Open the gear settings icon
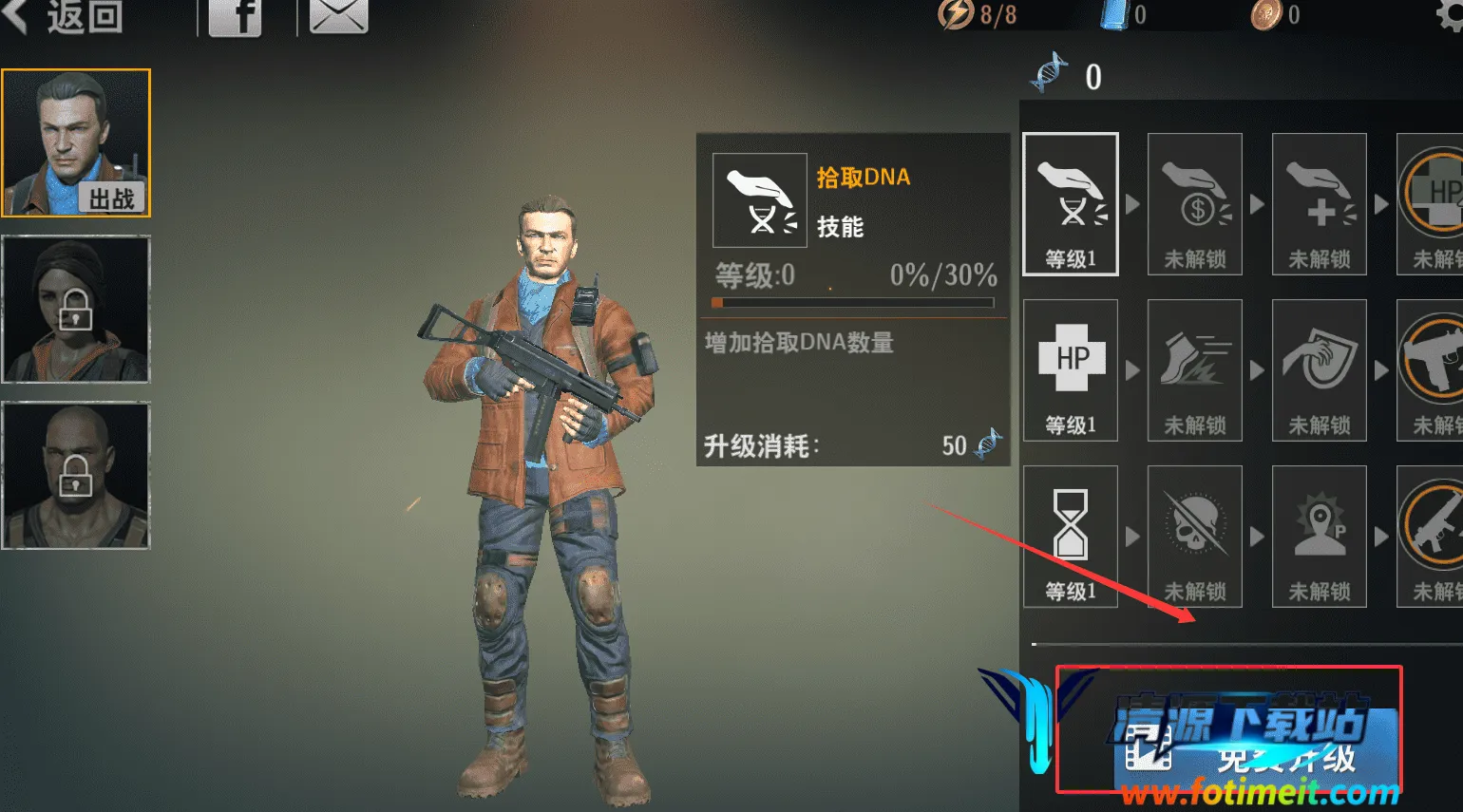The height and width of the screenshot is (812, 1463). pyautogui.click(x=1450, y=15)
